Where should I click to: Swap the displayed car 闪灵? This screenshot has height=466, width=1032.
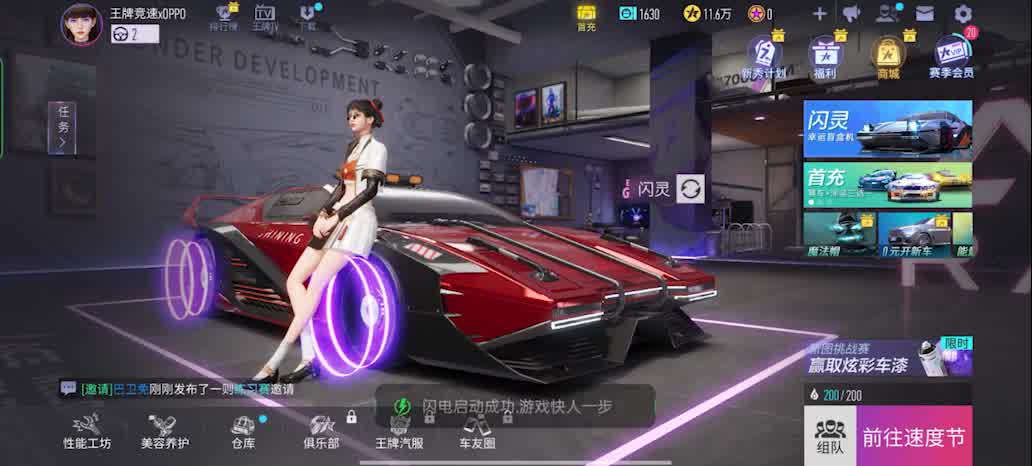tap(690, 188)
